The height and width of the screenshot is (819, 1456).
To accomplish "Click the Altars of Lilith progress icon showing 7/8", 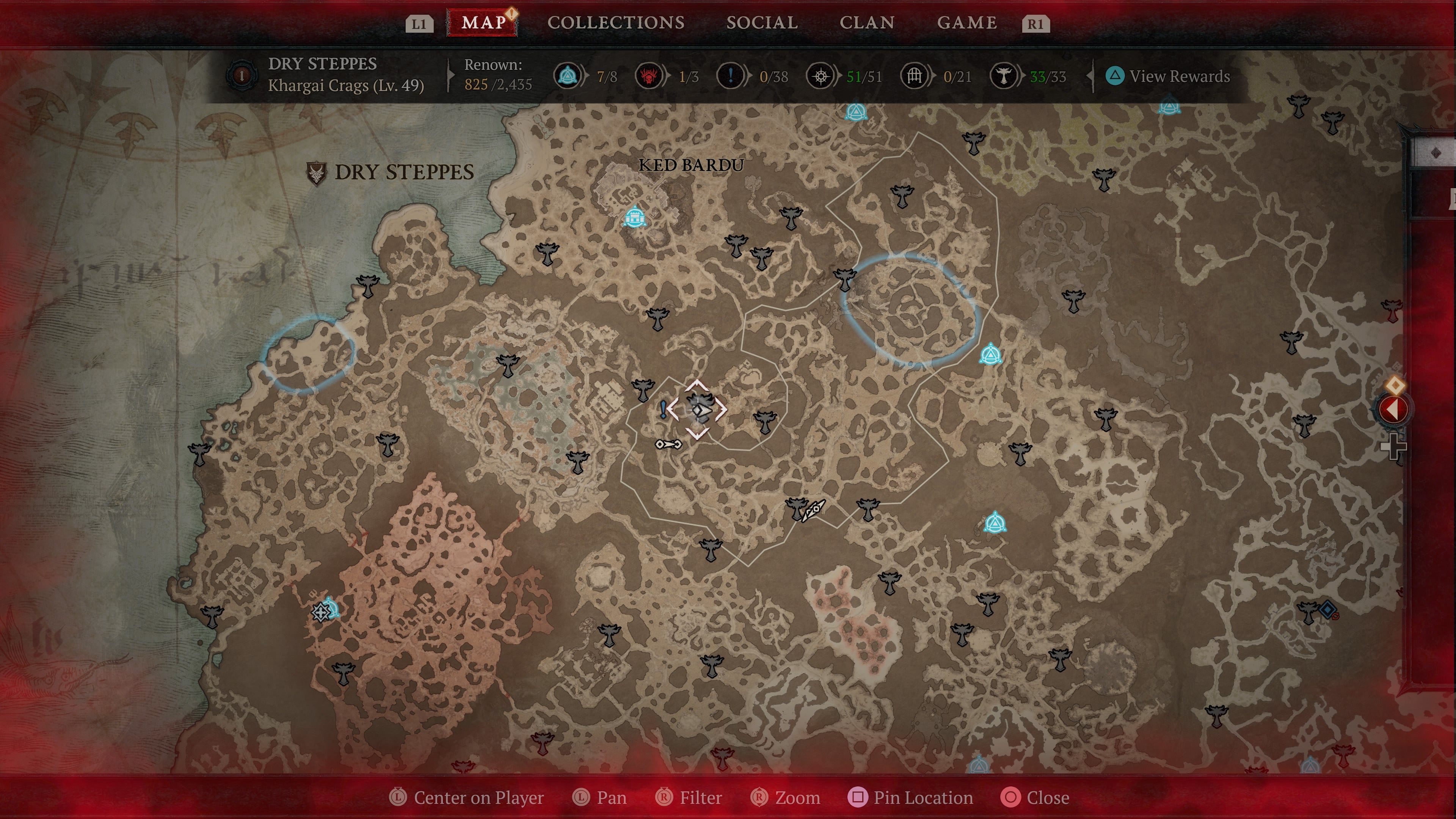I will pos(569,76).
